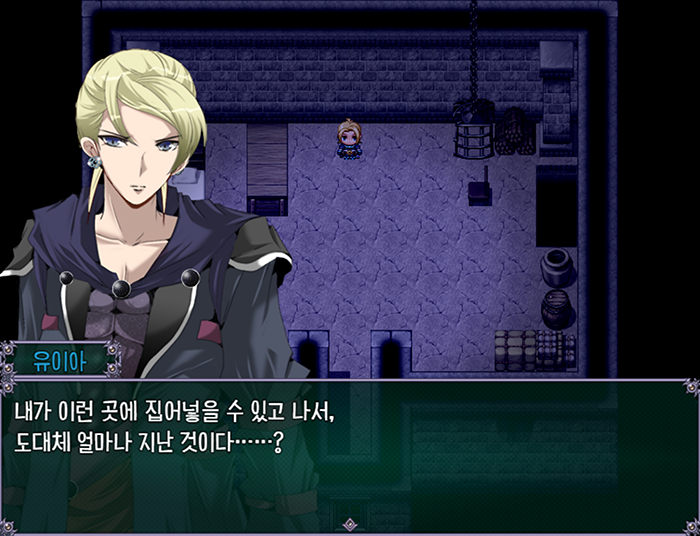Advance the dialogue by clicking the message box

[349, 450]
